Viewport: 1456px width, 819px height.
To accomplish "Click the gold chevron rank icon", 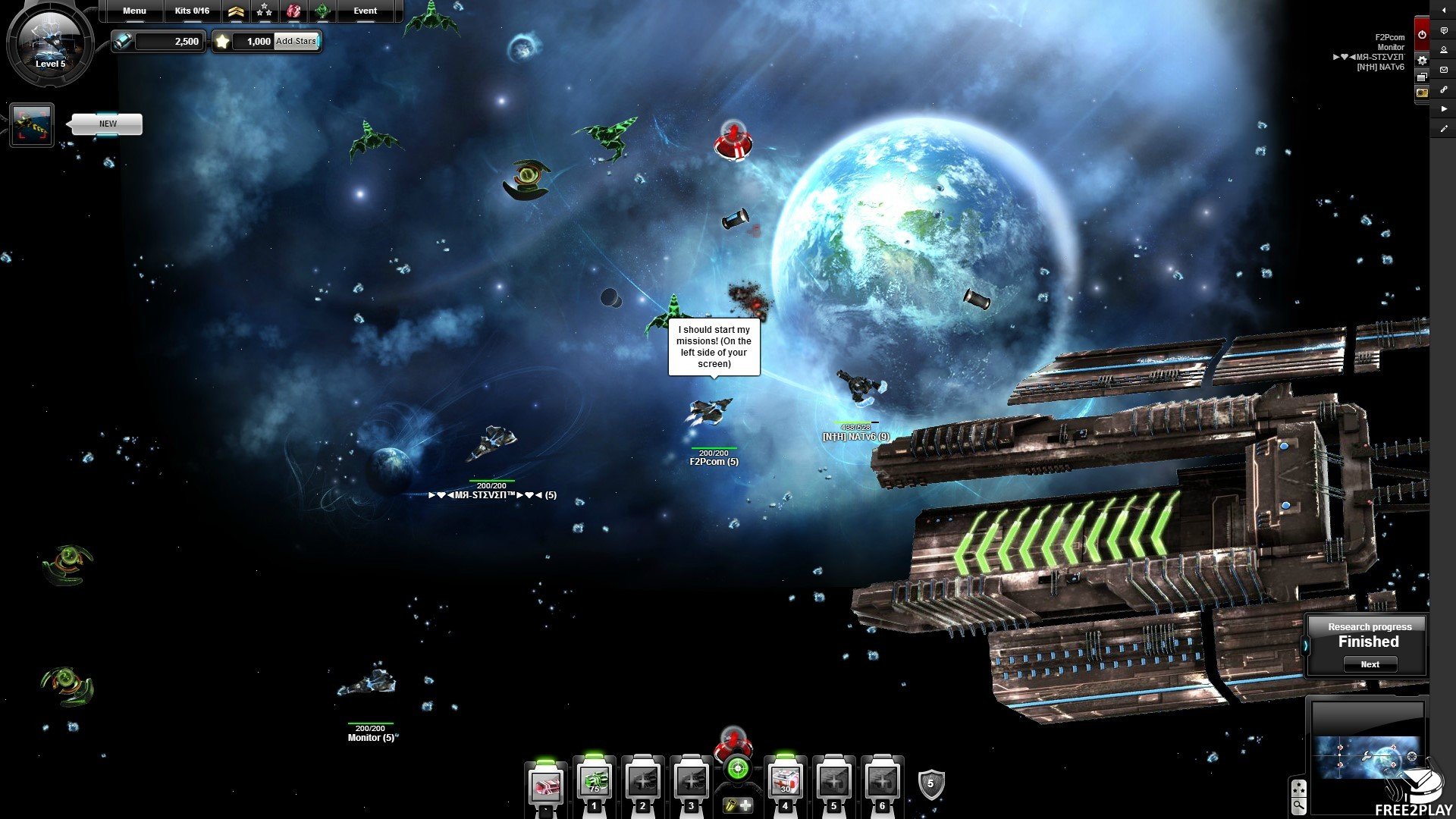I will point(236,11).
